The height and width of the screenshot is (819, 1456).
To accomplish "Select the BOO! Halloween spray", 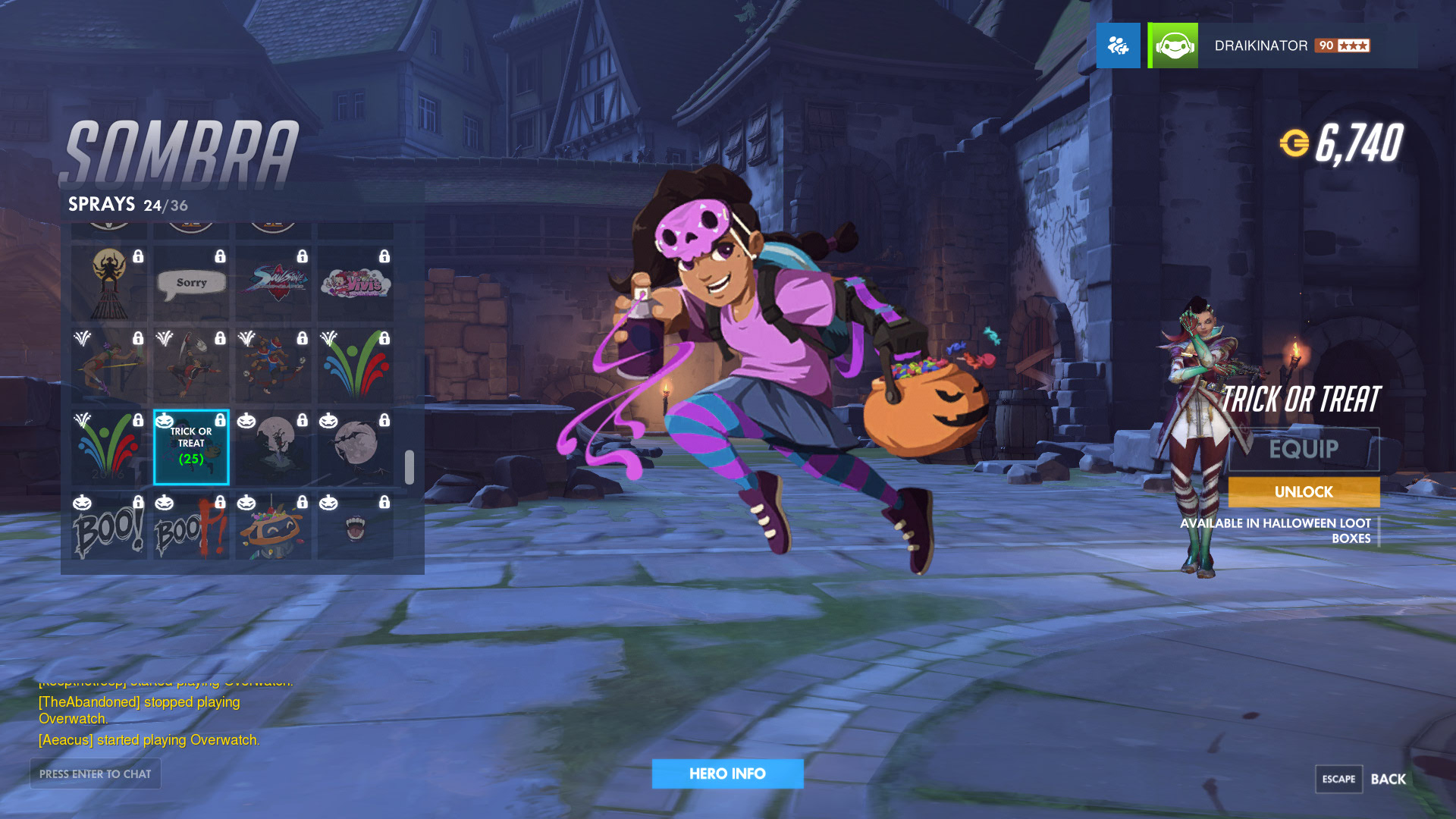I will point(109,528).
